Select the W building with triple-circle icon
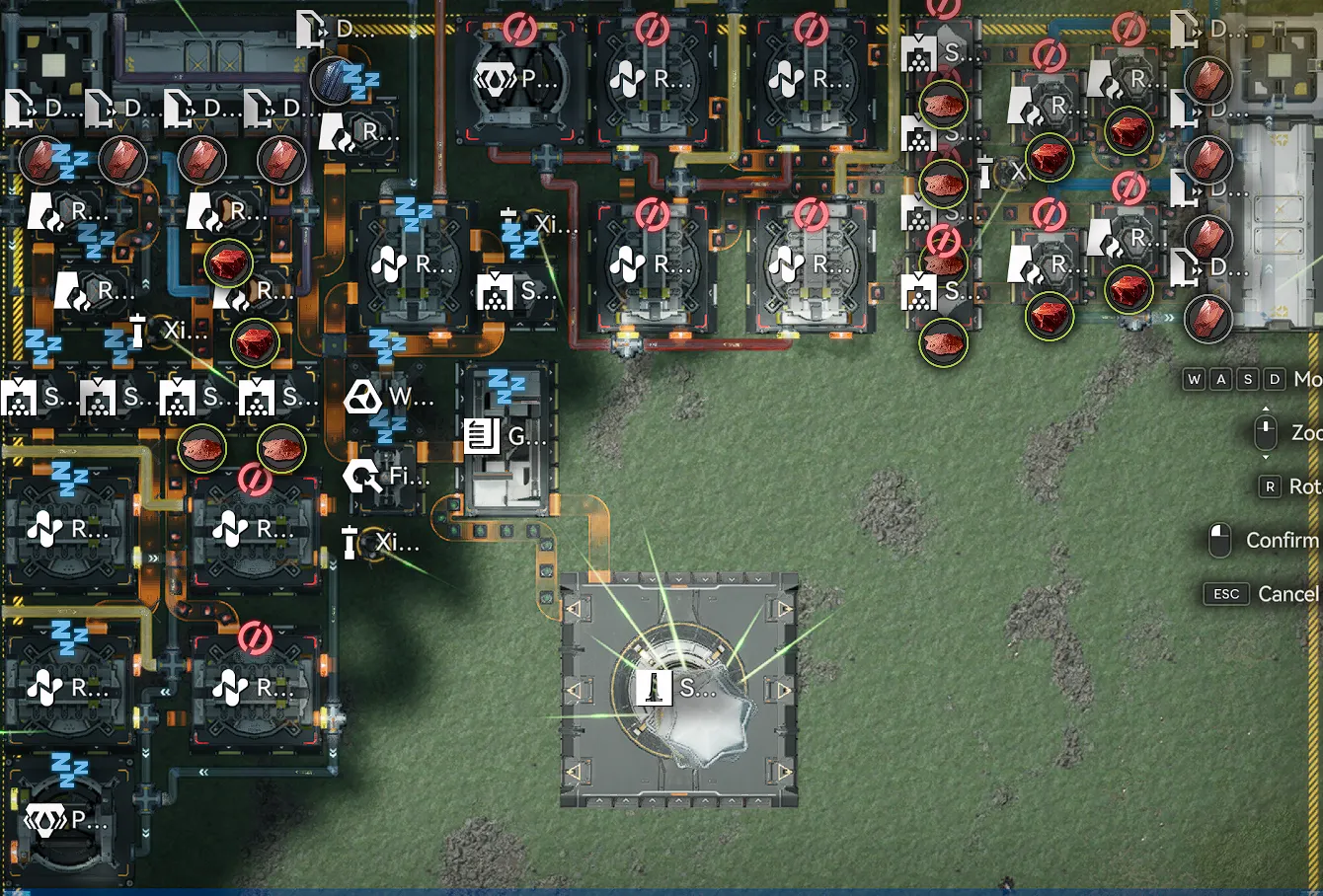 click(387, 398)
